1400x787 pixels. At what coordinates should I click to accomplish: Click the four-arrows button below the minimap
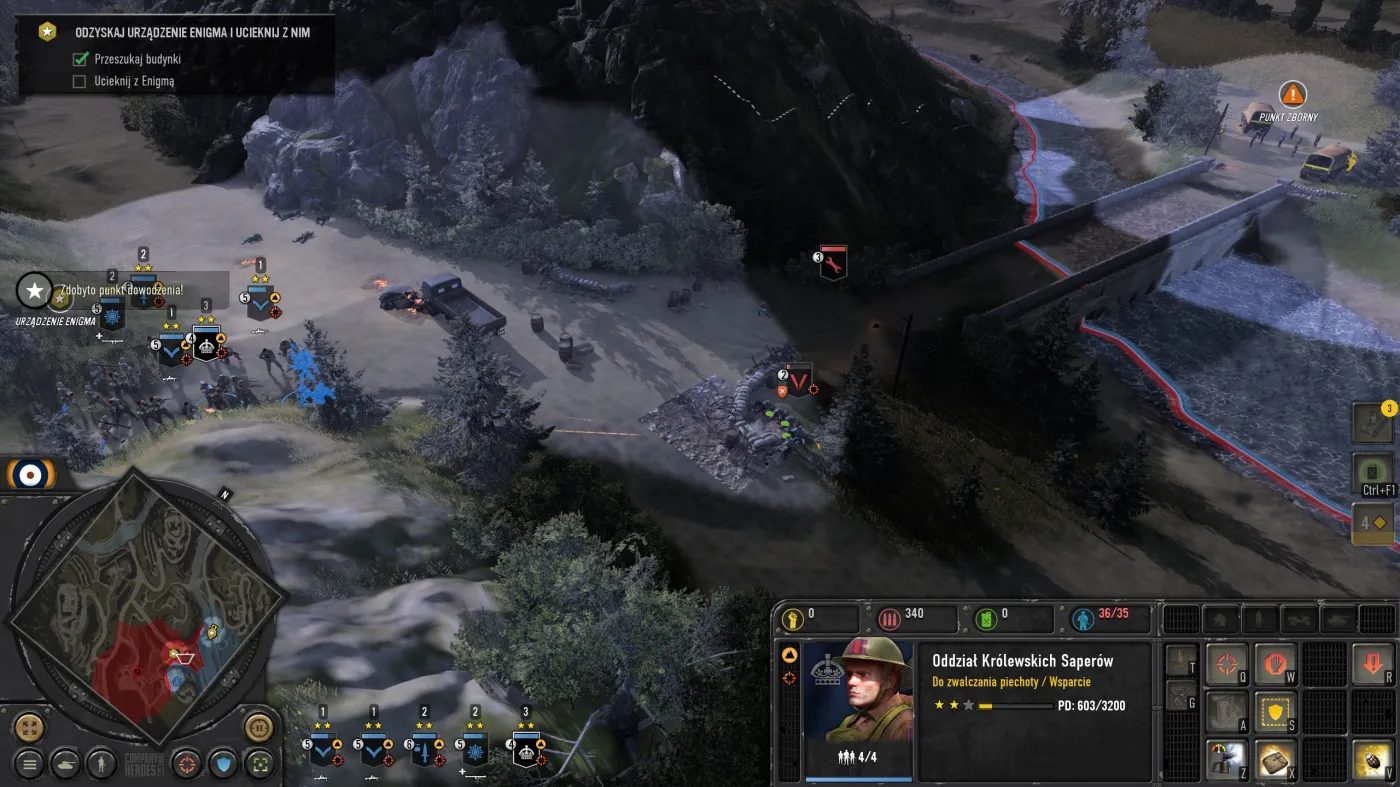[x=29, y=727]
